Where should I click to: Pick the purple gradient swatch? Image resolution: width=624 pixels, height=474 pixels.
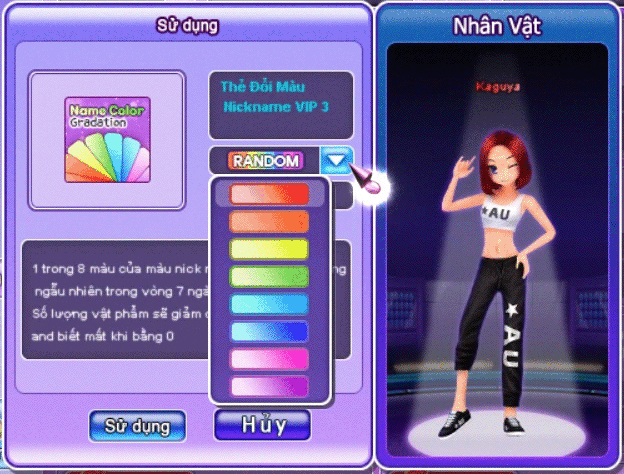click(x=270, y=386)
